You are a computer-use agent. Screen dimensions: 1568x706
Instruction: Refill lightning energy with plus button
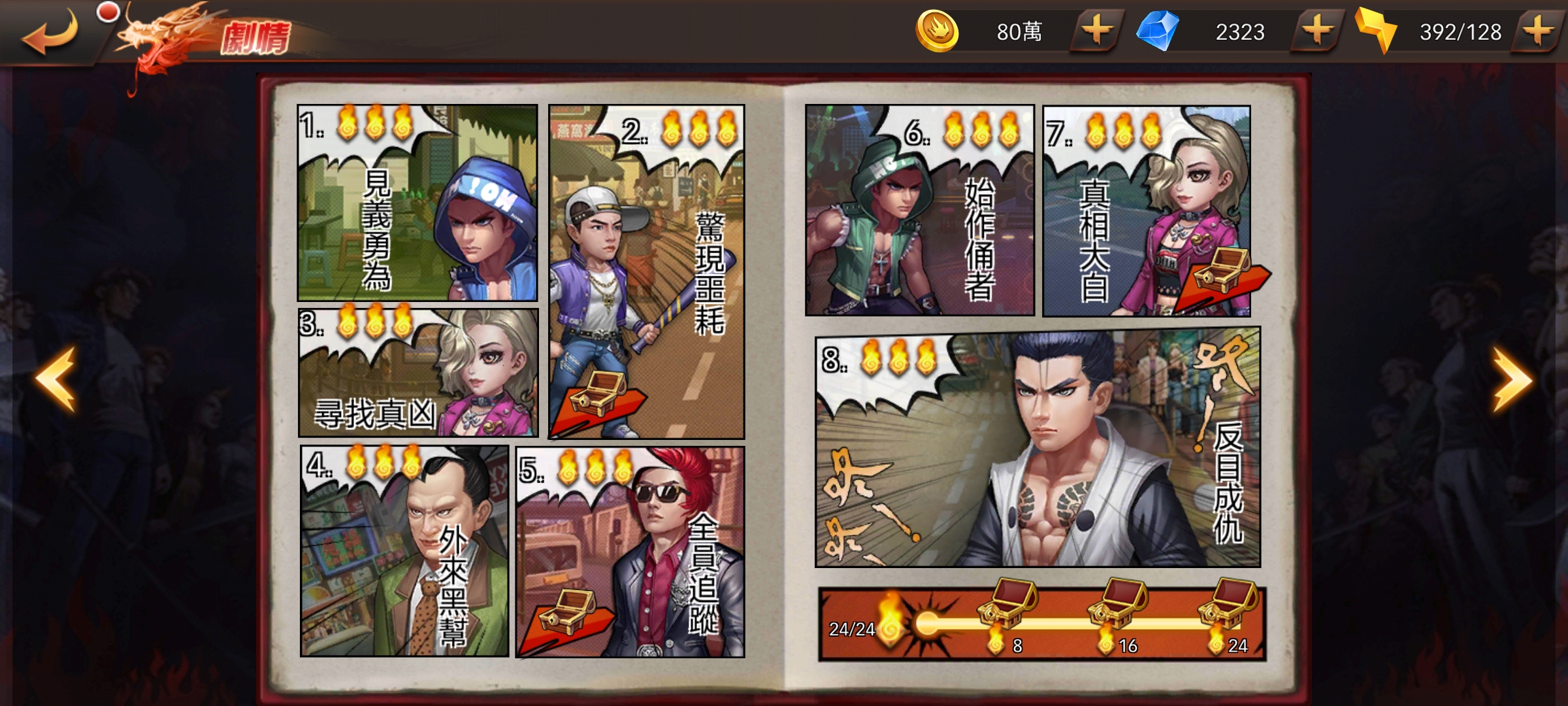(x=1539, y=31)
